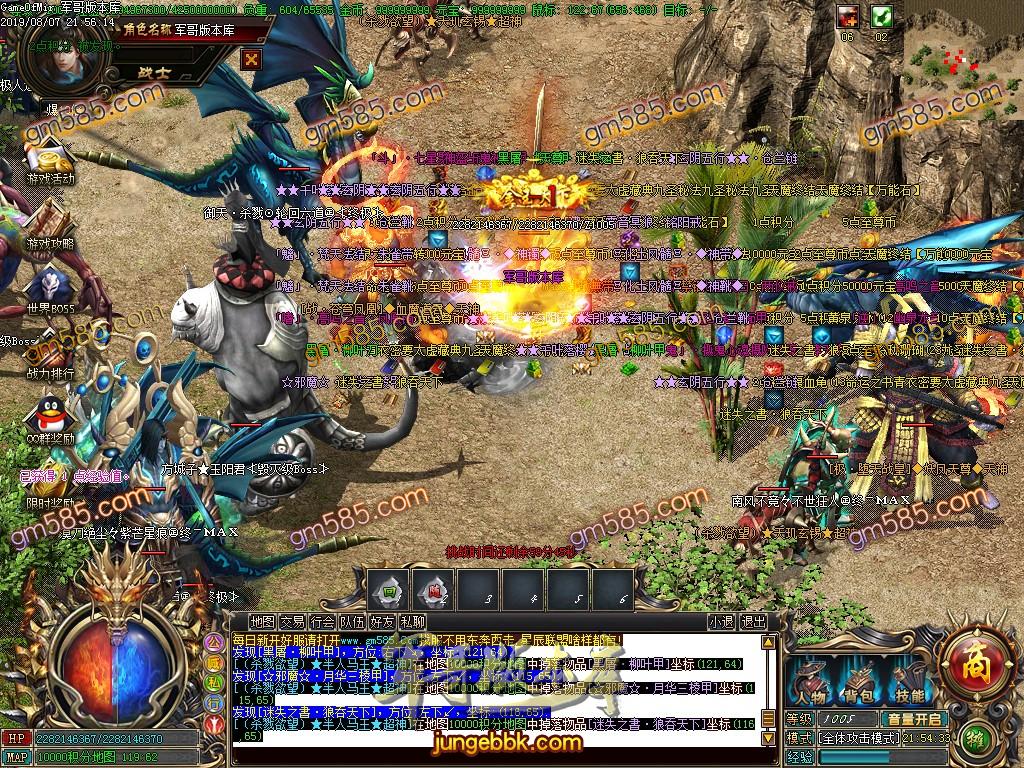
Task: Use the green potion in hotbar slot 1
Action: tap(387, 589)
